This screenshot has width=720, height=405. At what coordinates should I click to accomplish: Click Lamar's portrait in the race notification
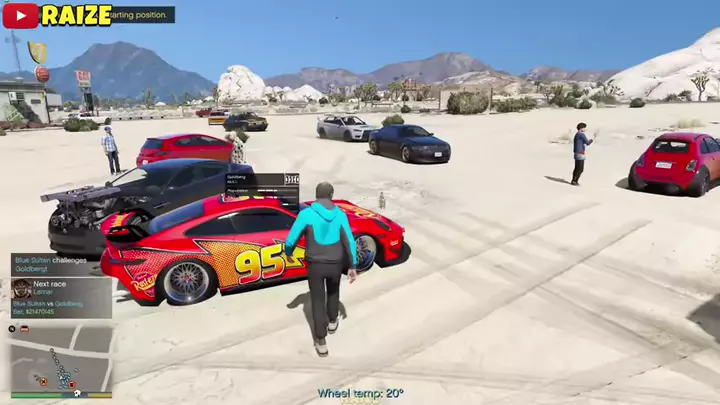pyautogui.click(x=21, y=289)
